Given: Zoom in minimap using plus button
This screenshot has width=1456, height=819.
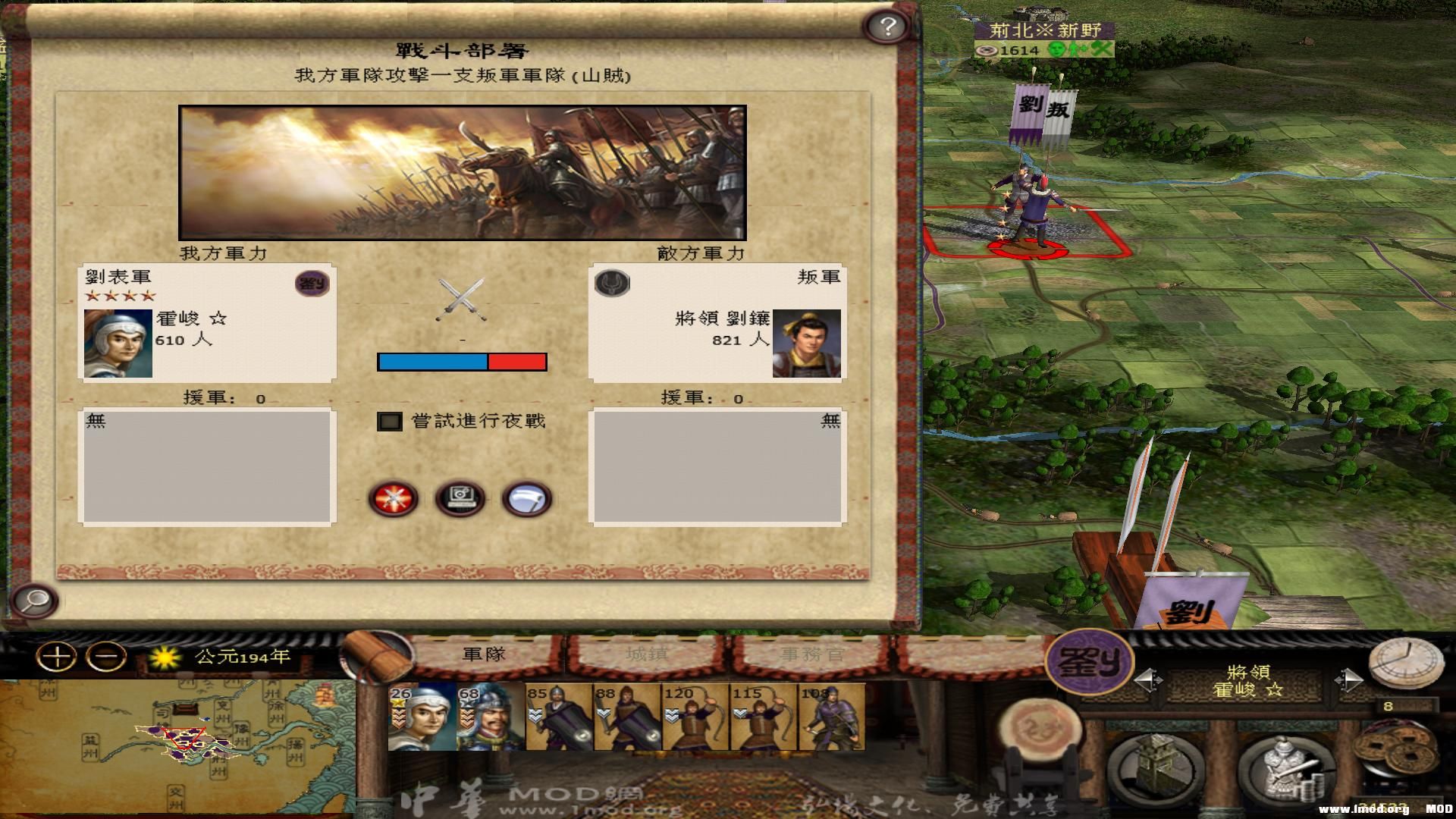Looking at the screenshot, I should pos(56,655).
